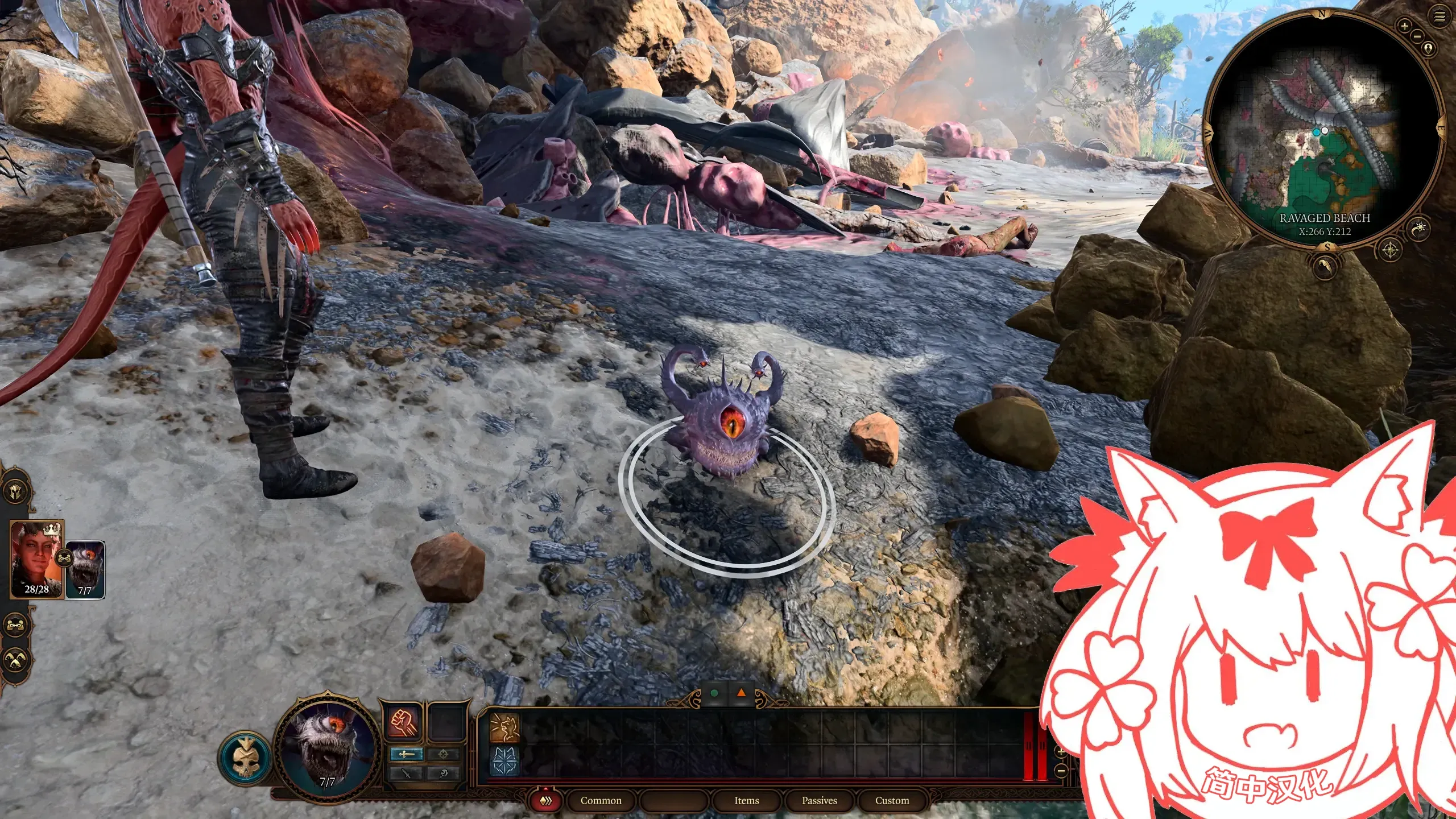Show the Passives hotbar tab
This screenshot has width=1456, height=819.
[819, 800]
